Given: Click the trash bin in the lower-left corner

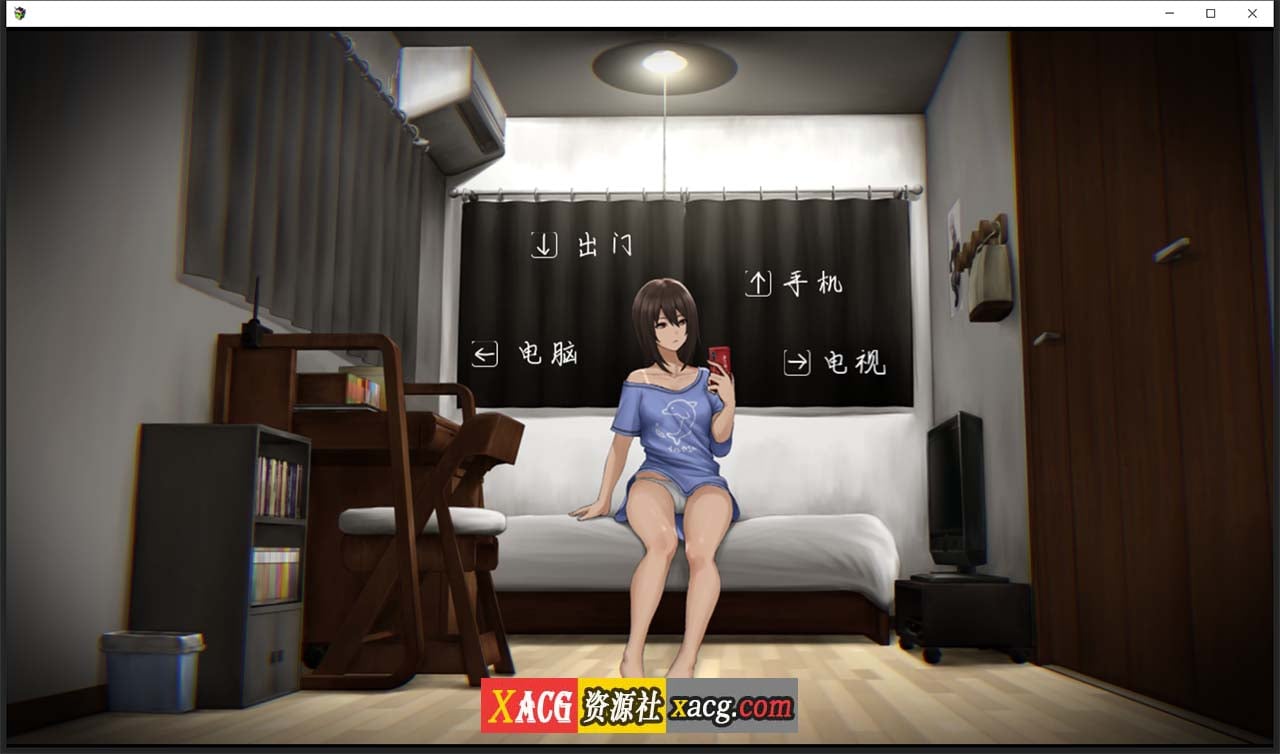Looking at the screenshot, I should click(x=150, y=670).
